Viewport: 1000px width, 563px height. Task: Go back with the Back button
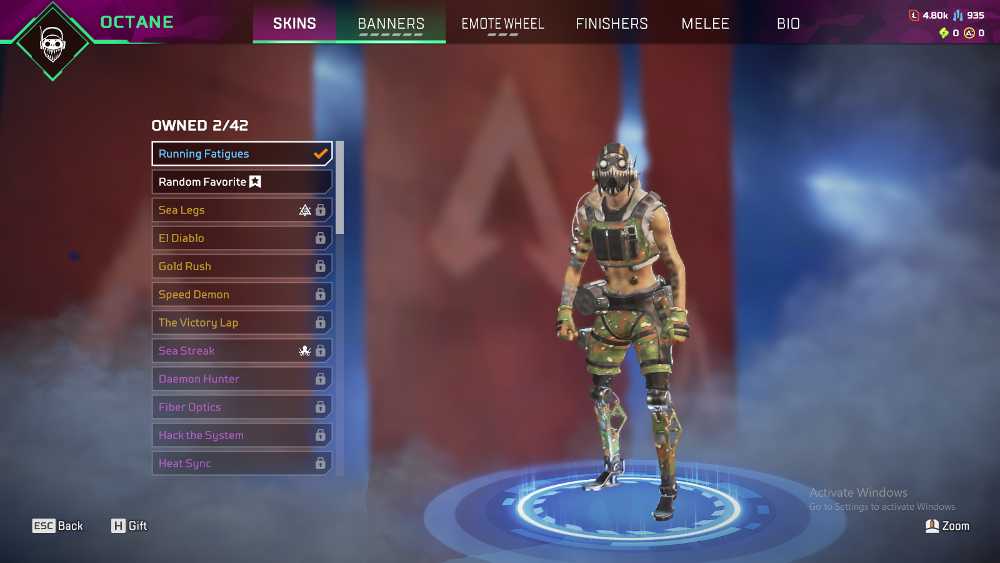58,526
